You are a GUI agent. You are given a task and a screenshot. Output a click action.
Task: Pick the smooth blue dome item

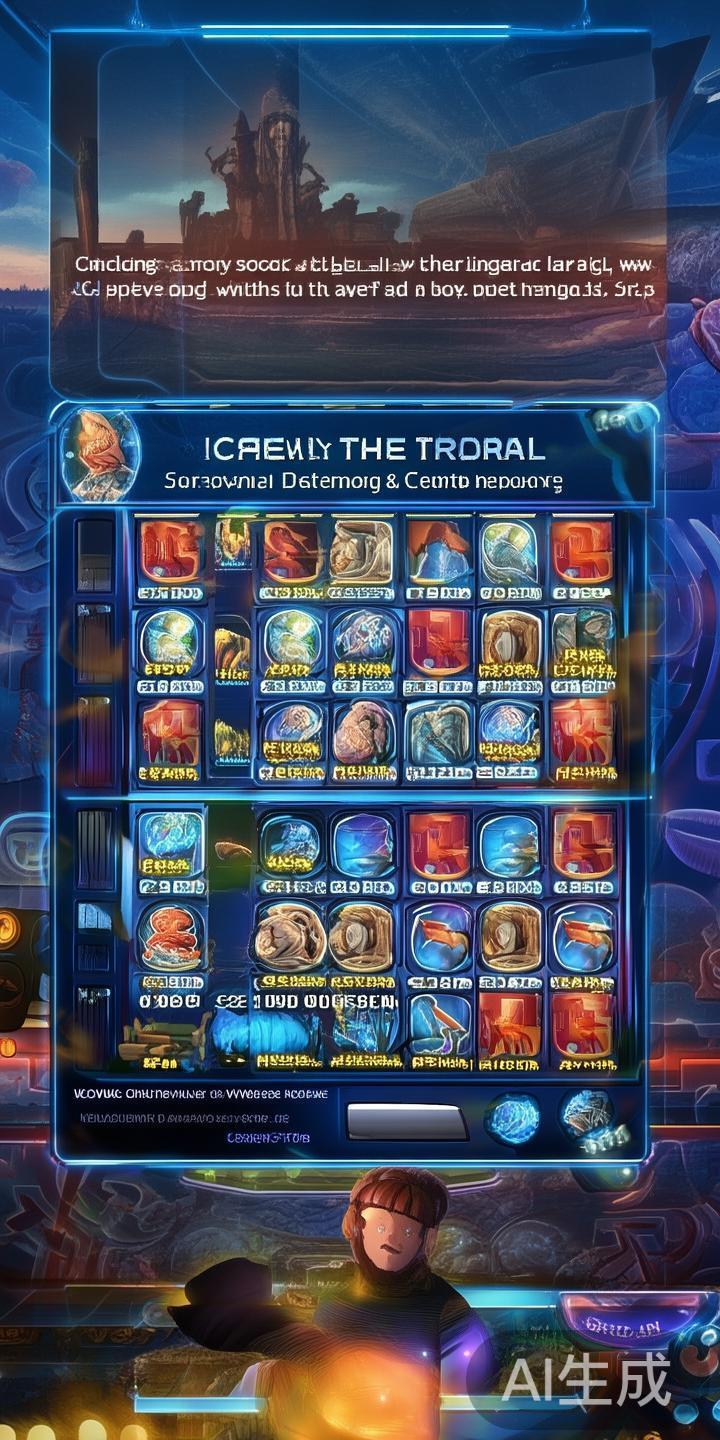[x=363, y=845]
